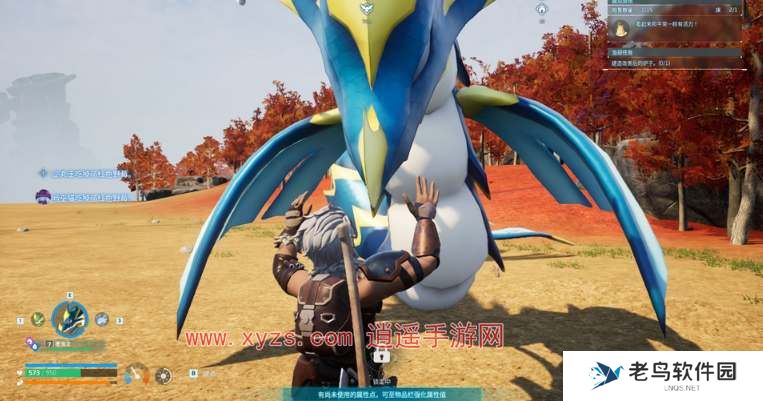This screenshot has width=763, height=401.
Task: Select the active blue pal portrait
Action: coord(70,319)
